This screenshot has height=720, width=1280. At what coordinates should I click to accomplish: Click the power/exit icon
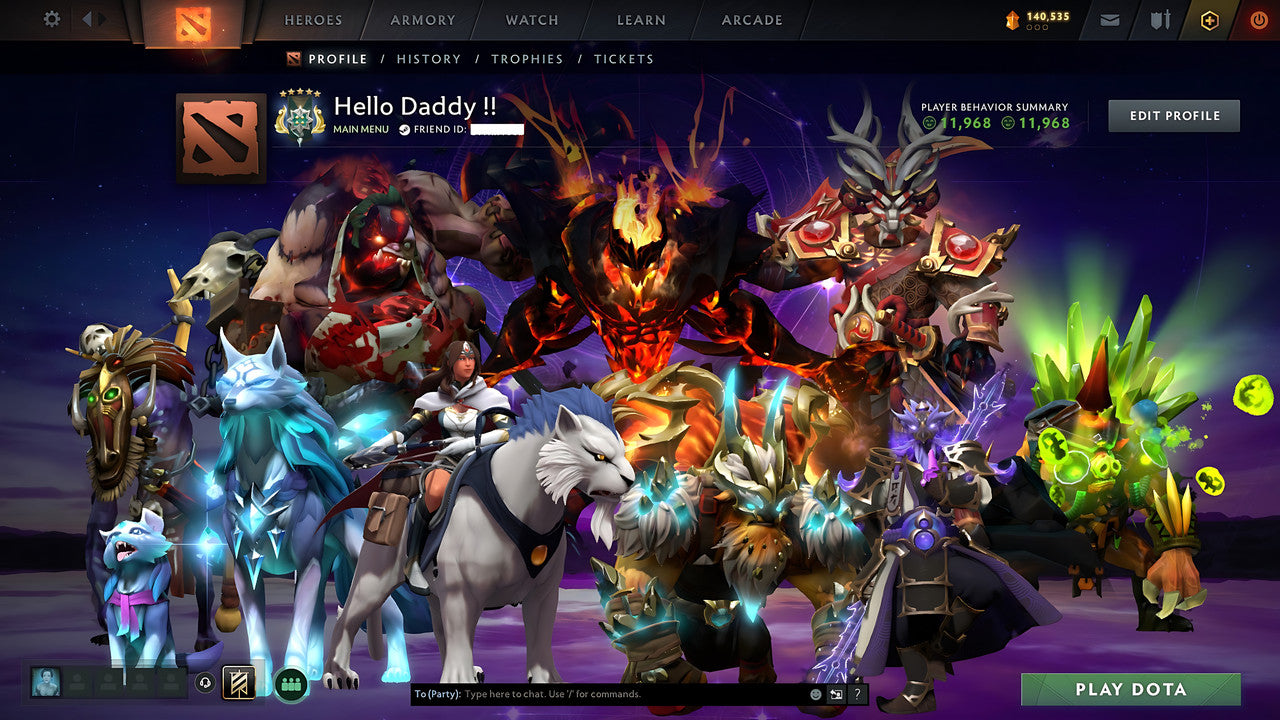[1257, 19]
